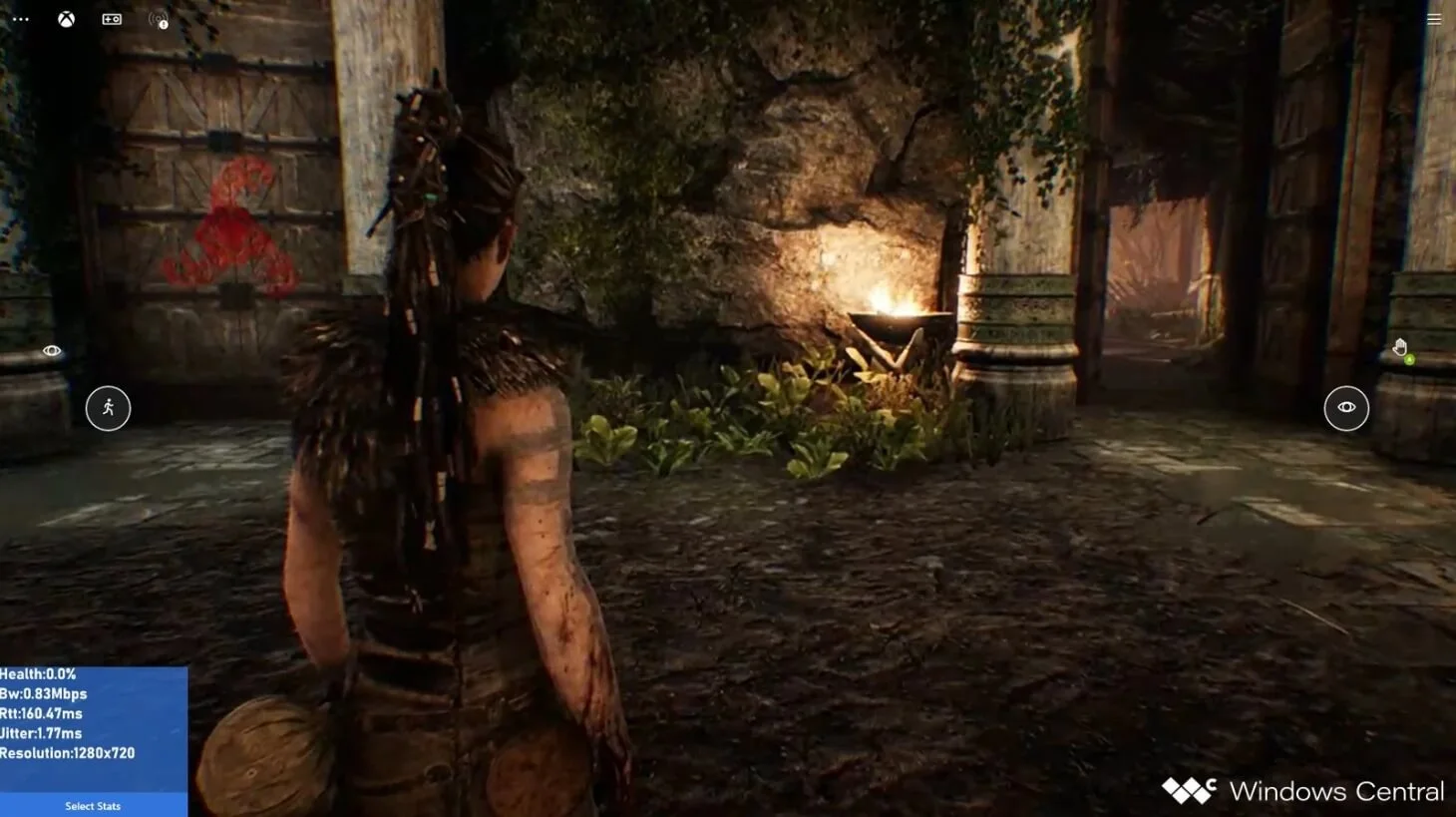Open the three-dots more options menu

tap(21, 19)
